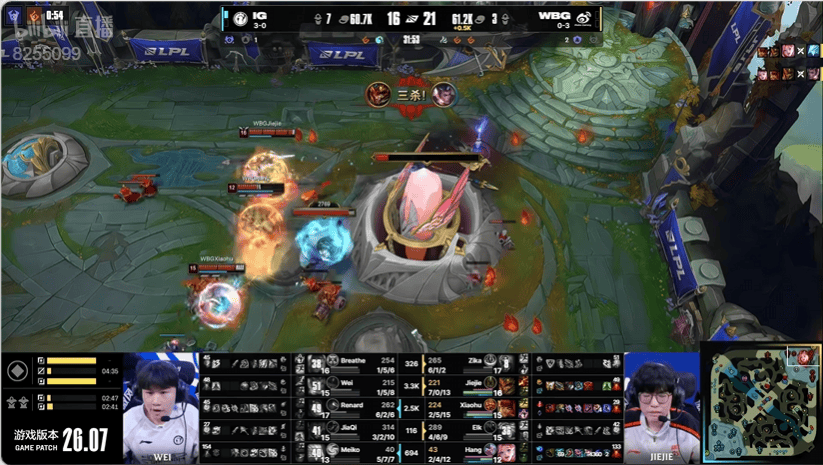
Task: Select Xiaohu's row on the scoreboard
Action: [474, 408]
